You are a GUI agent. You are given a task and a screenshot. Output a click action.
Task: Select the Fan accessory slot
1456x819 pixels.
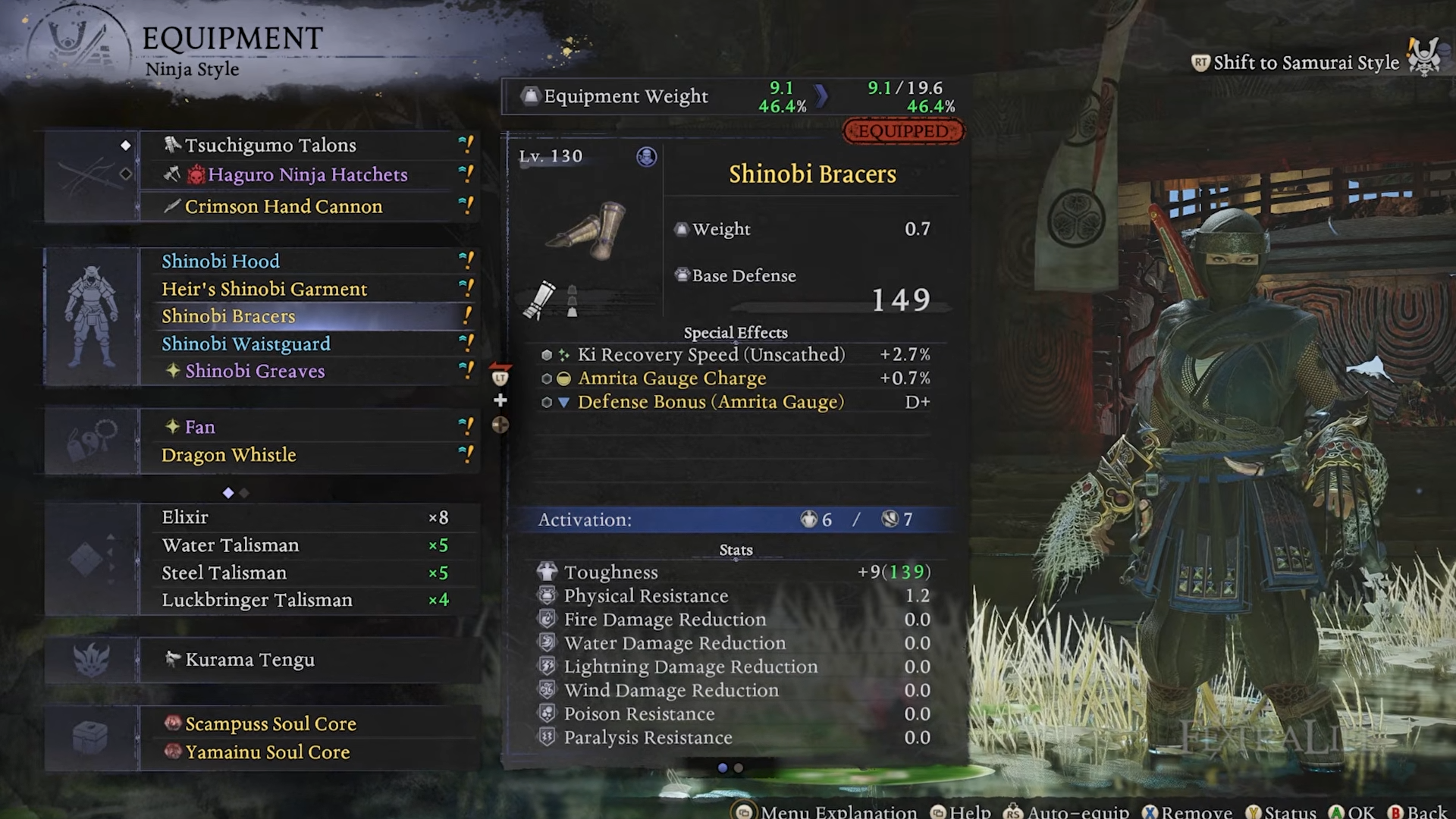(200, 427)
